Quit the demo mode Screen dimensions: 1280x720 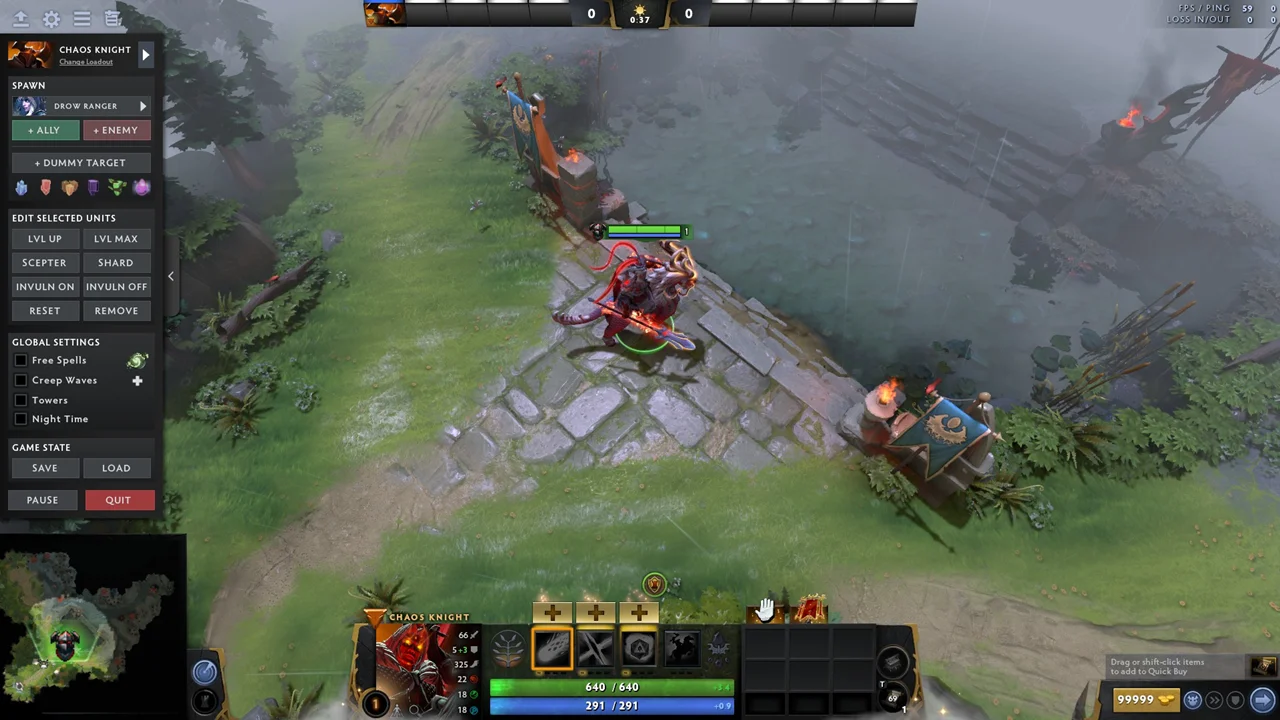point(118,500)
